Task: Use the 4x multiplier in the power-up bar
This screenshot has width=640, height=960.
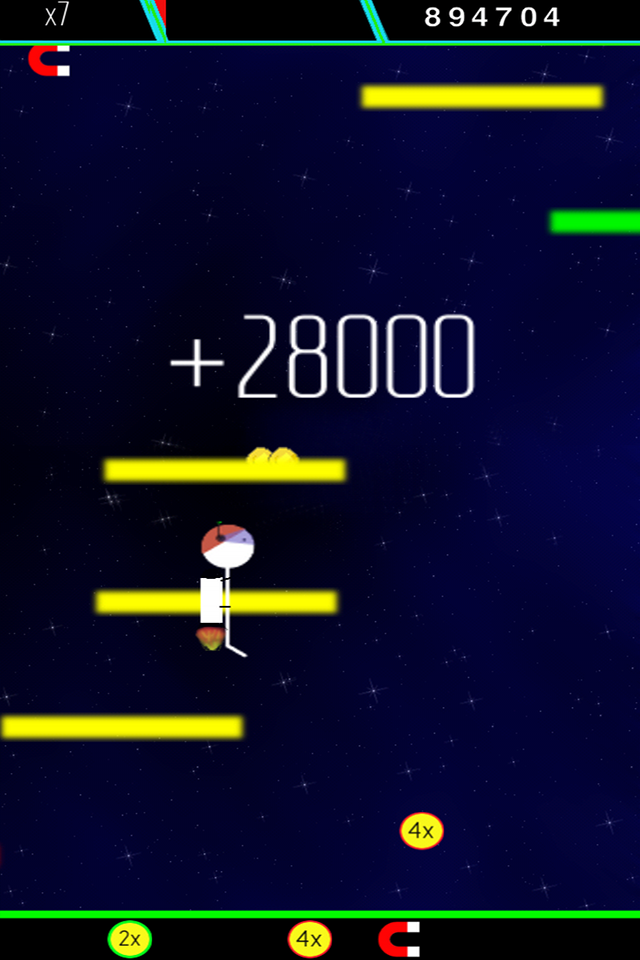Action: coord(310,939)
